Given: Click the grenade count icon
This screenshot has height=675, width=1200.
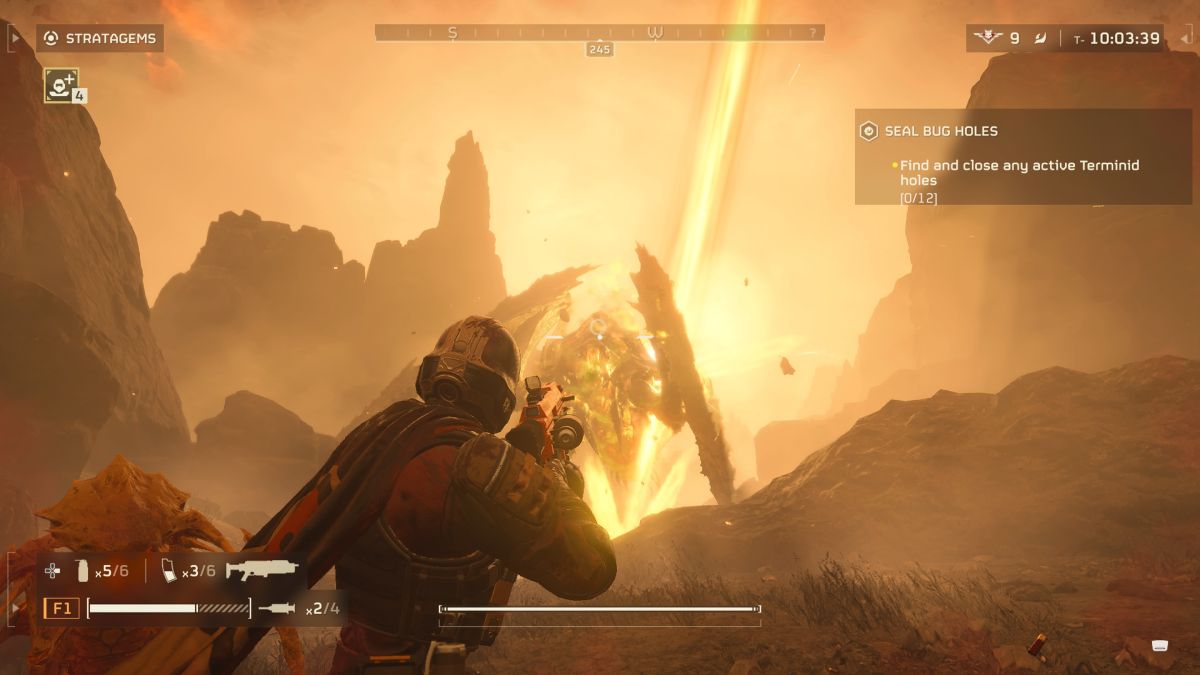Looking at the screenshot, I should (x=83, y=571).
